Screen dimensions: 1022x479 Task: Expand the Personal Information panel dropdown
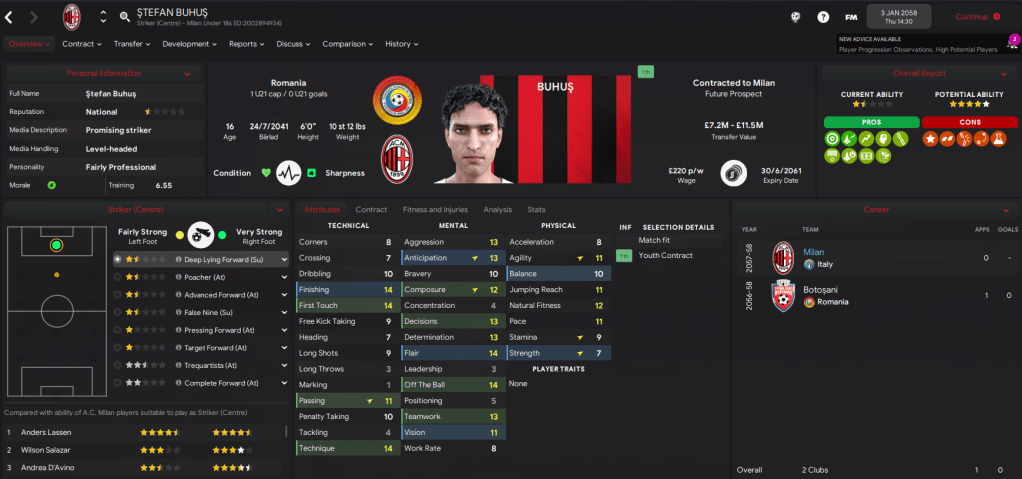coord(187,73)
